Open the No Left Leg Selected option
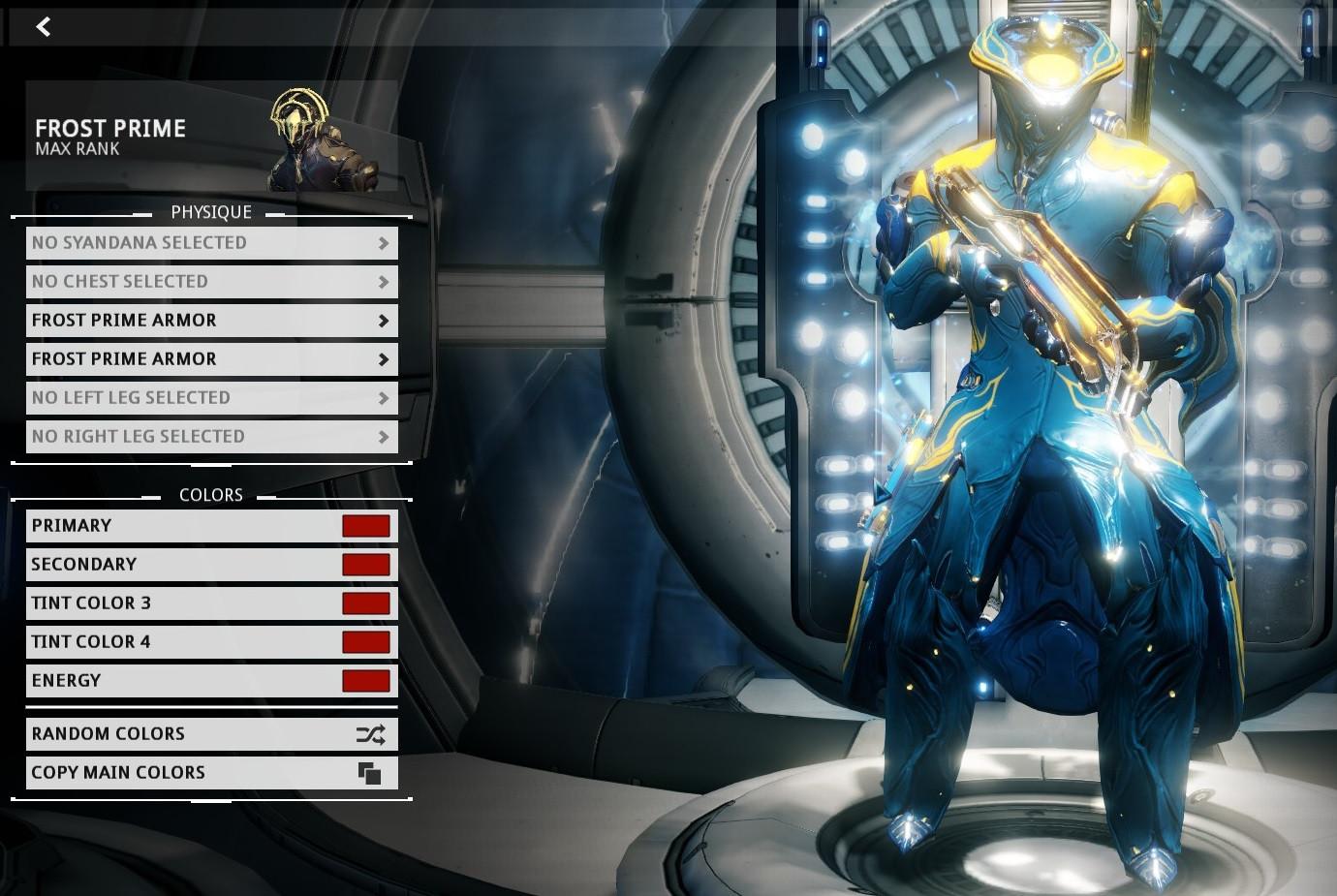Image resolution: width=1337 pixels, height=896 pixels. pyautogui.click(x=211, y=398)
